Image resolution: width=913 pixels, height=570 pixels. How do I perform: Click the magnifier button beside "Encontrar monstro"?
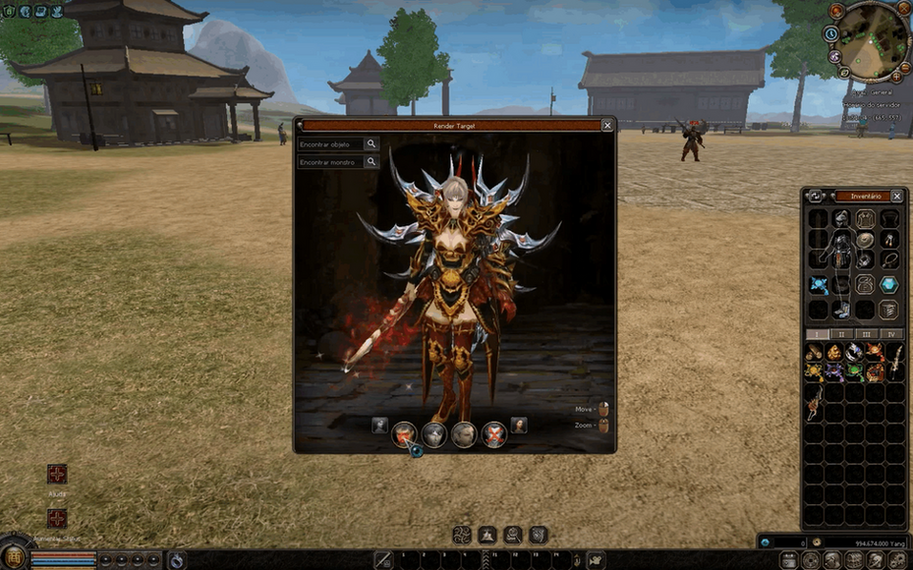pyautogui.click(x=371, y=162)
